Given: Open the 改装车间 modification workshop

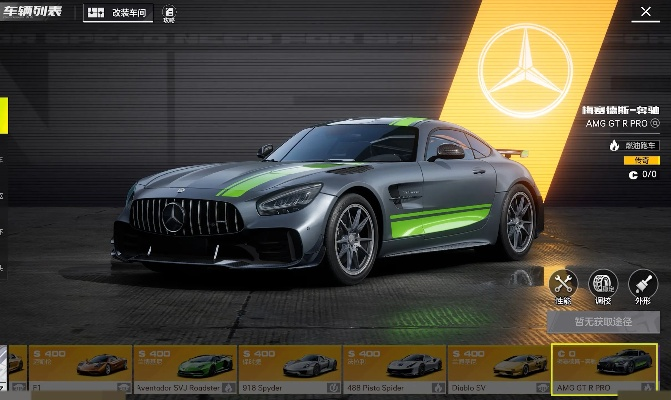Looking at the screenshot, I should (116, 14).
